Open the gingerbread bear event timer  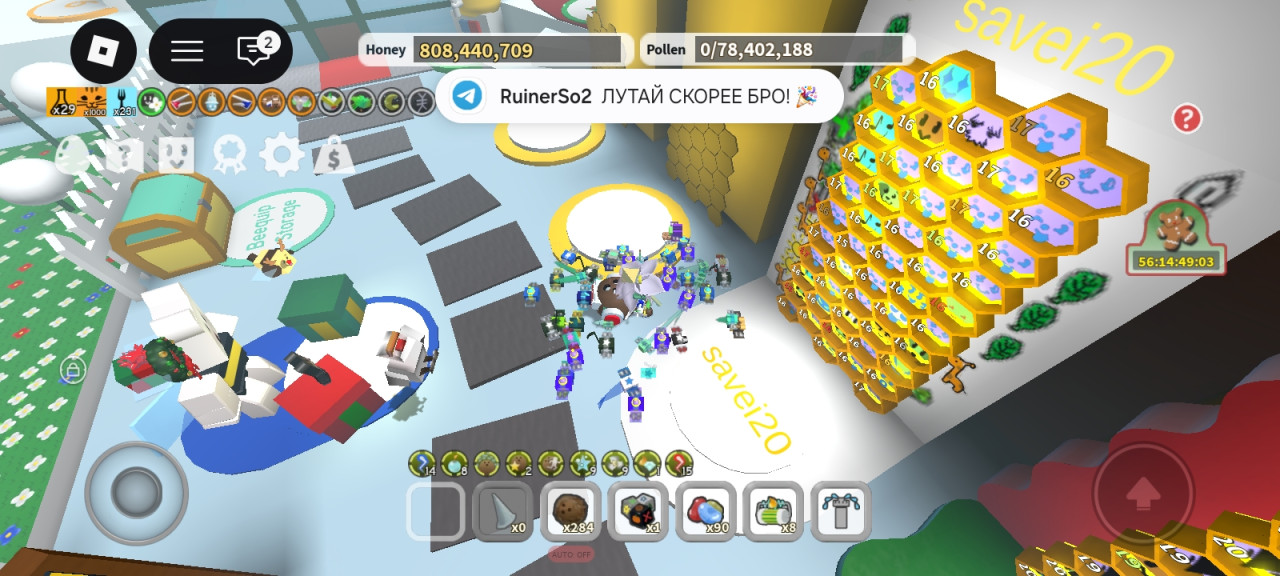[x=1174, y=236]
